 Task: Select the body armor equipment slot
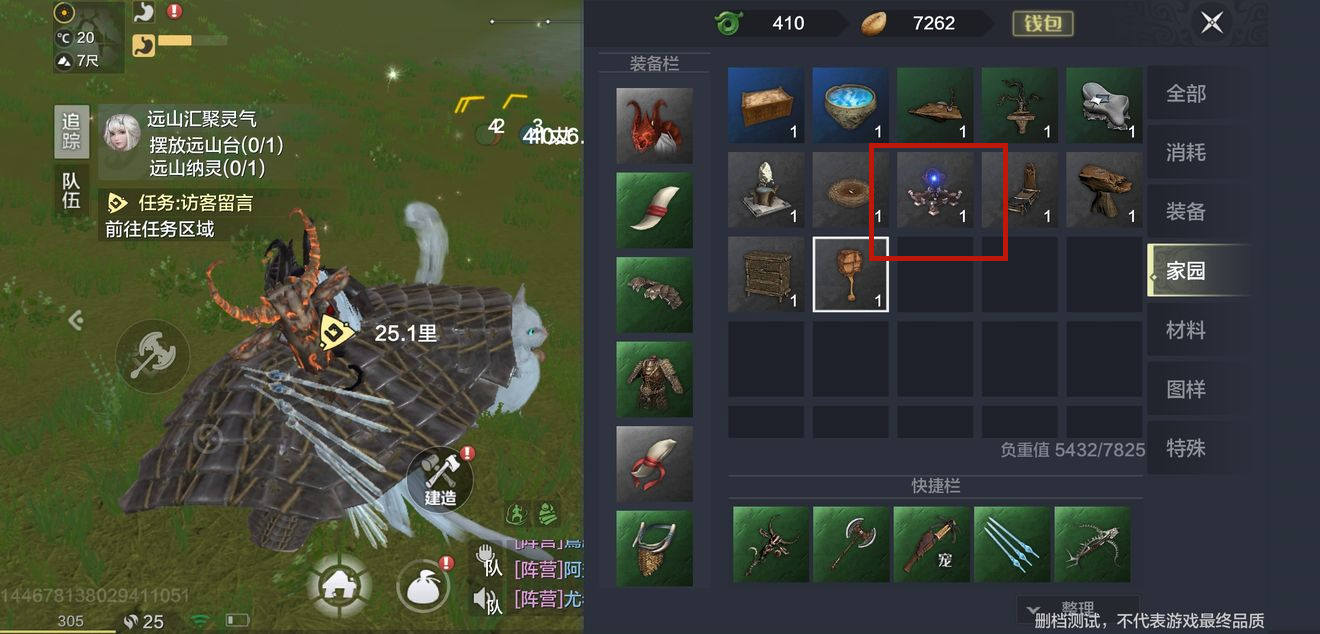click(654, 380)
